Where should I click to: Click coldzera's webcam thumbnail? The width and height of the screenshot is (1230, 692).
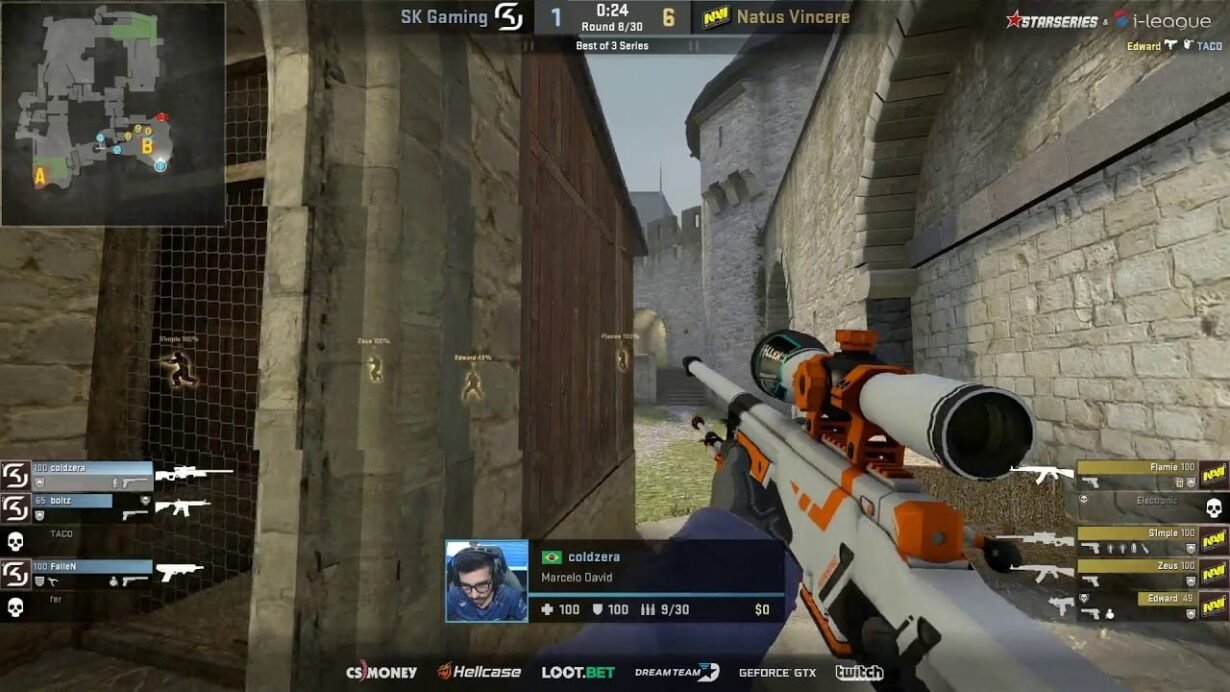(x=486, y=581)
